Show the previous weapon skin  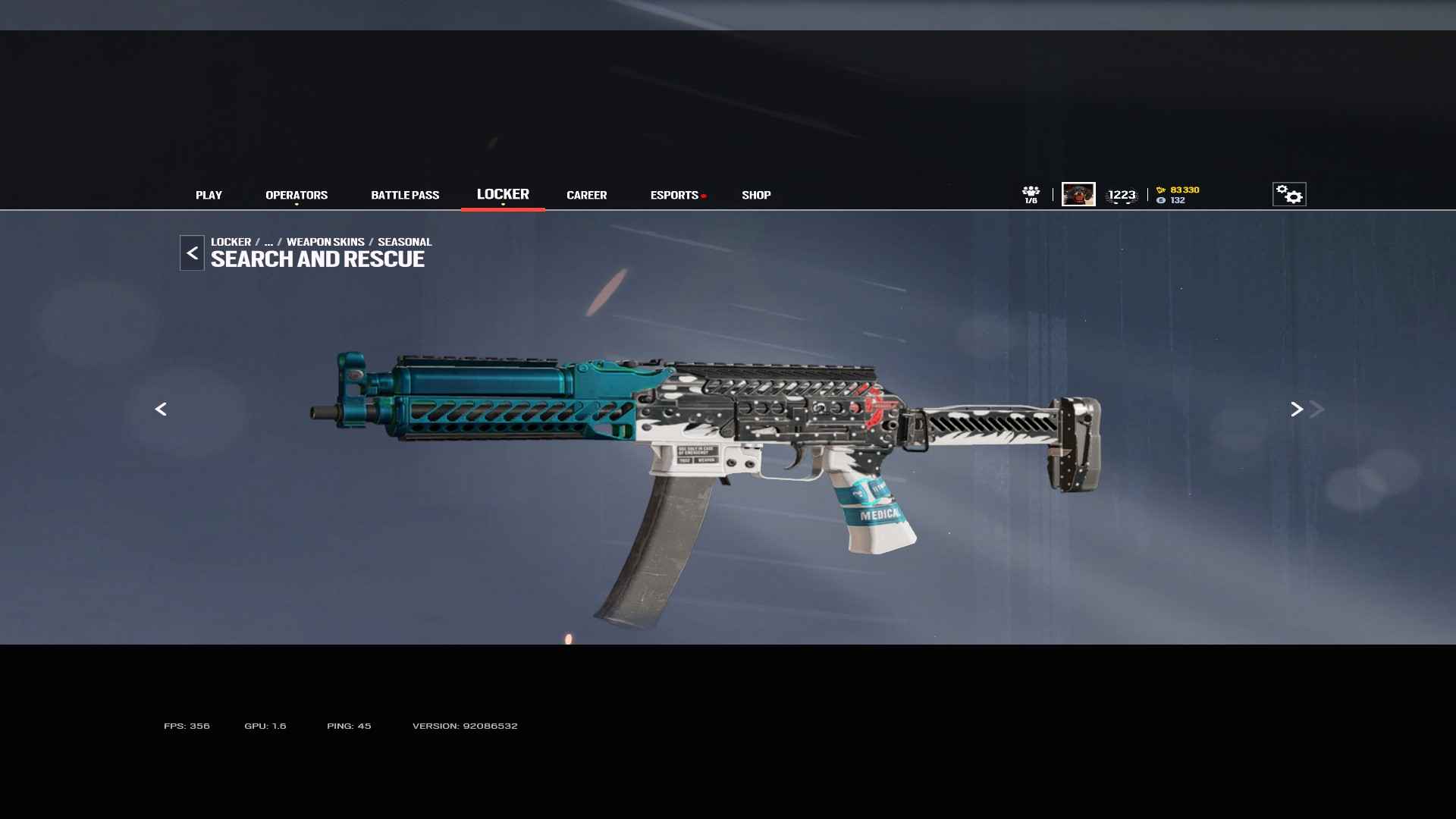[x=161, y=409]
